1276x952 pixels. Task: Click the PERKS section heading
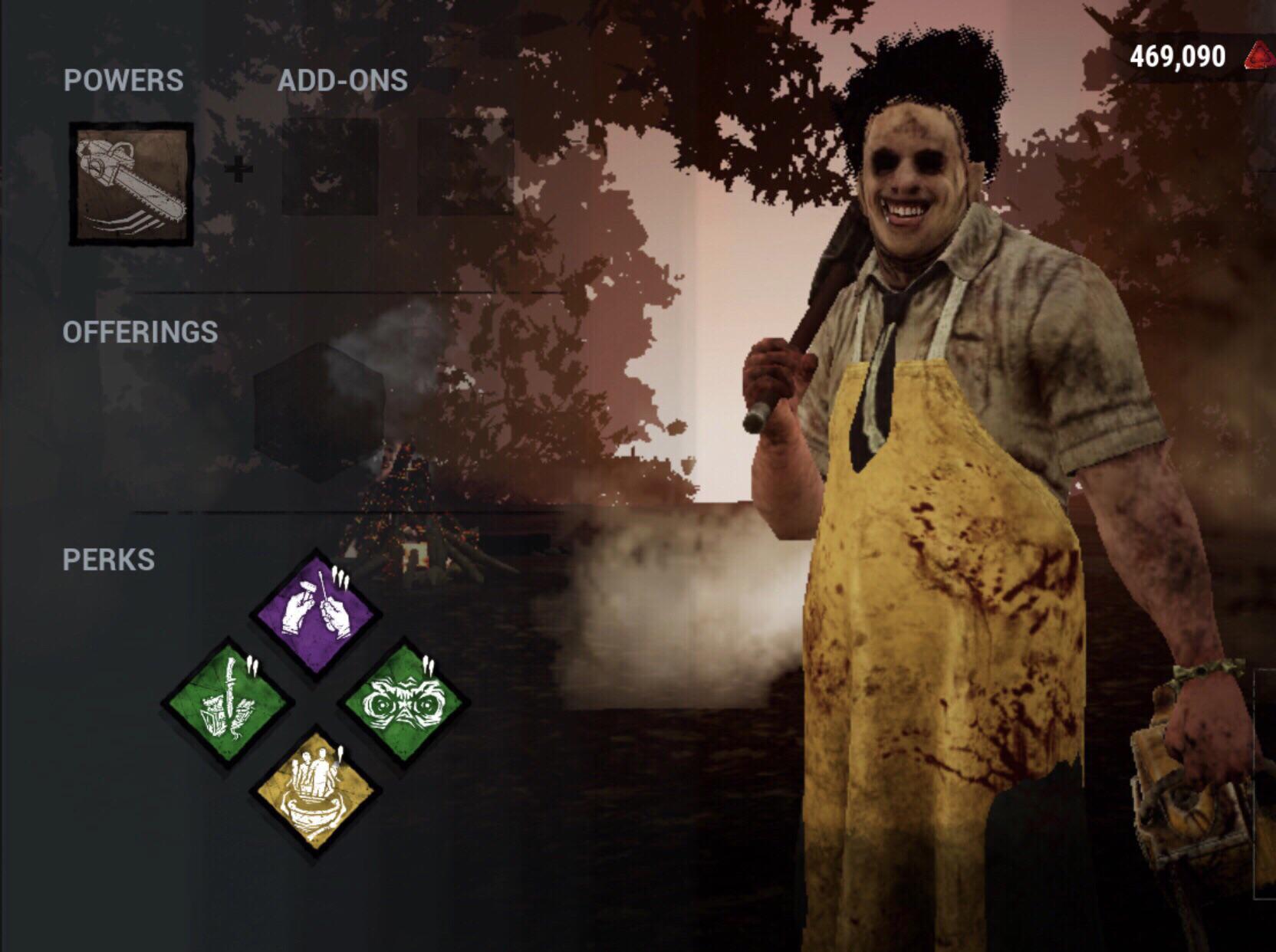[110, 560]
